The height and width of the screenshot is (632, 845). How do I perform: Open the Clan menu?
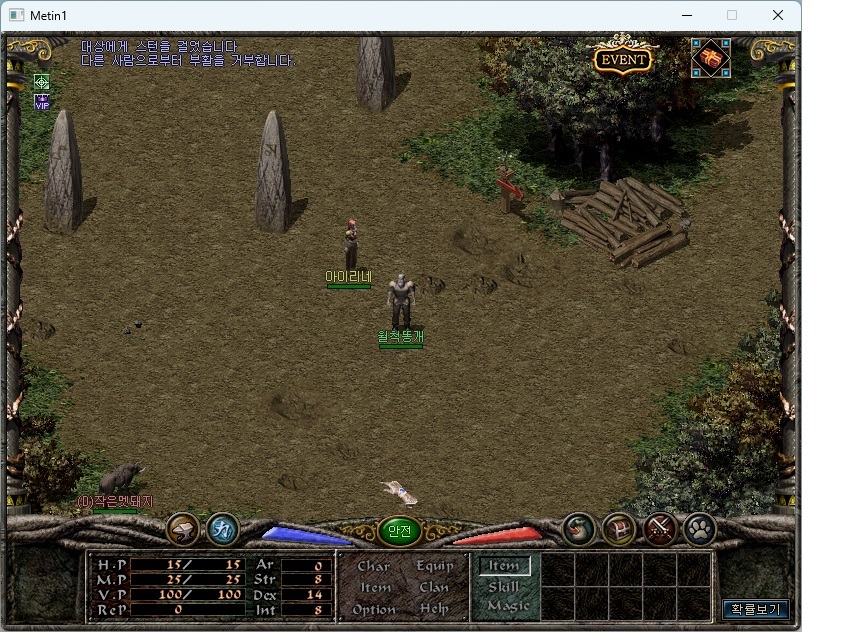click(434, 587)
